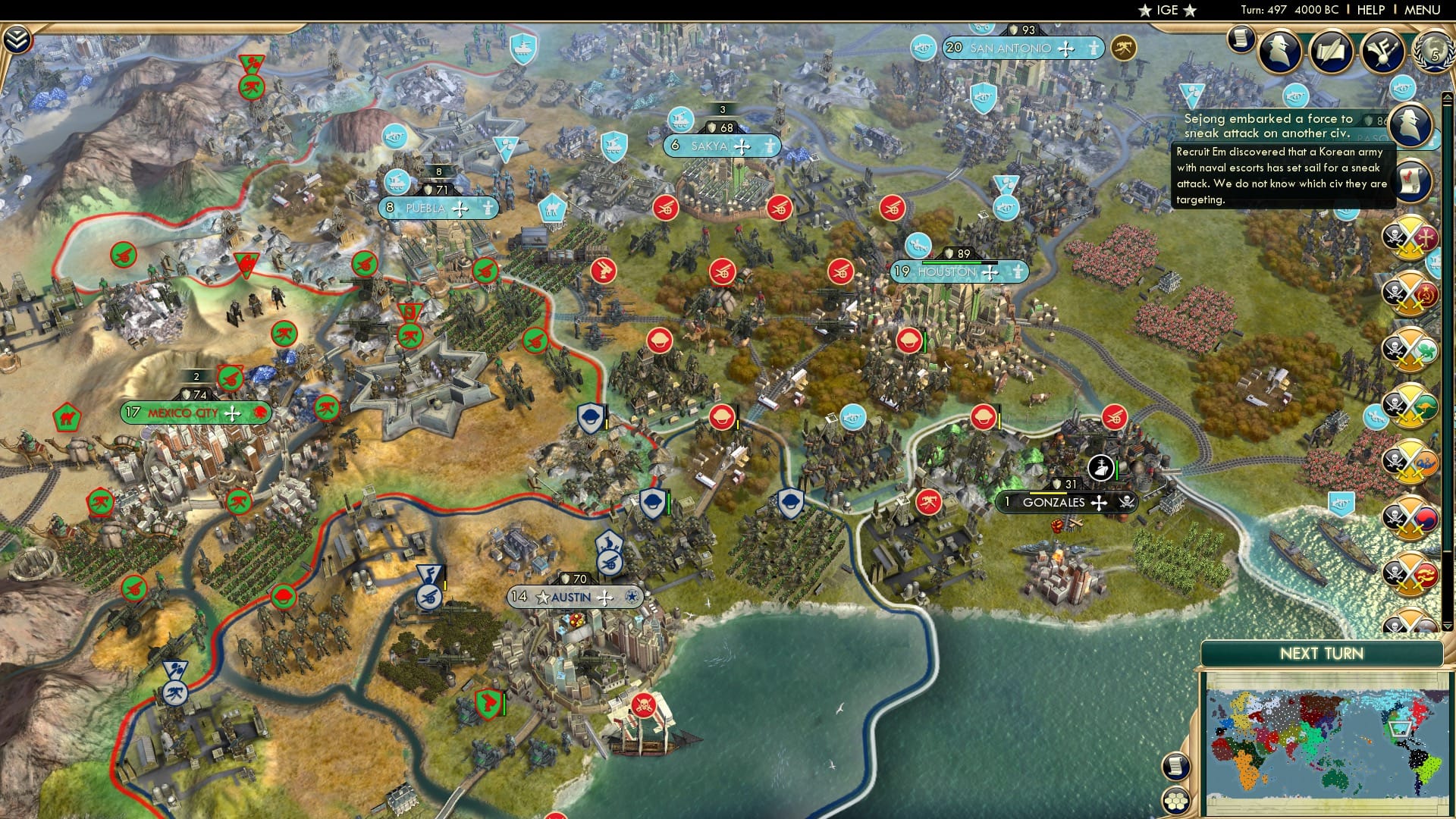
Task: Open the minimap scroll options icon
Action: point(1176,766)
